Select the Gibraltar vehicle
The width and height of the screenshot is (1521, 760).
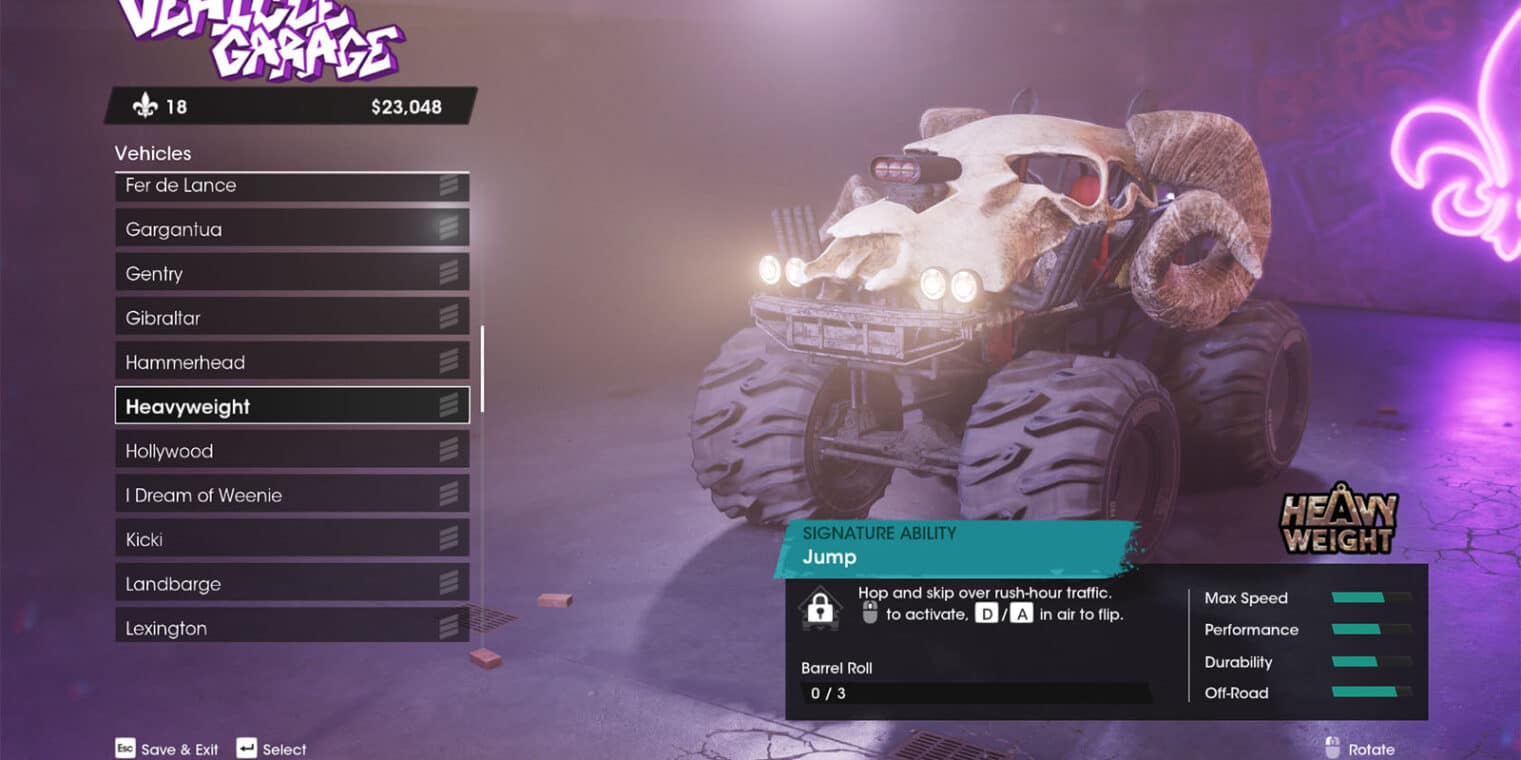[x=291, y=318]
